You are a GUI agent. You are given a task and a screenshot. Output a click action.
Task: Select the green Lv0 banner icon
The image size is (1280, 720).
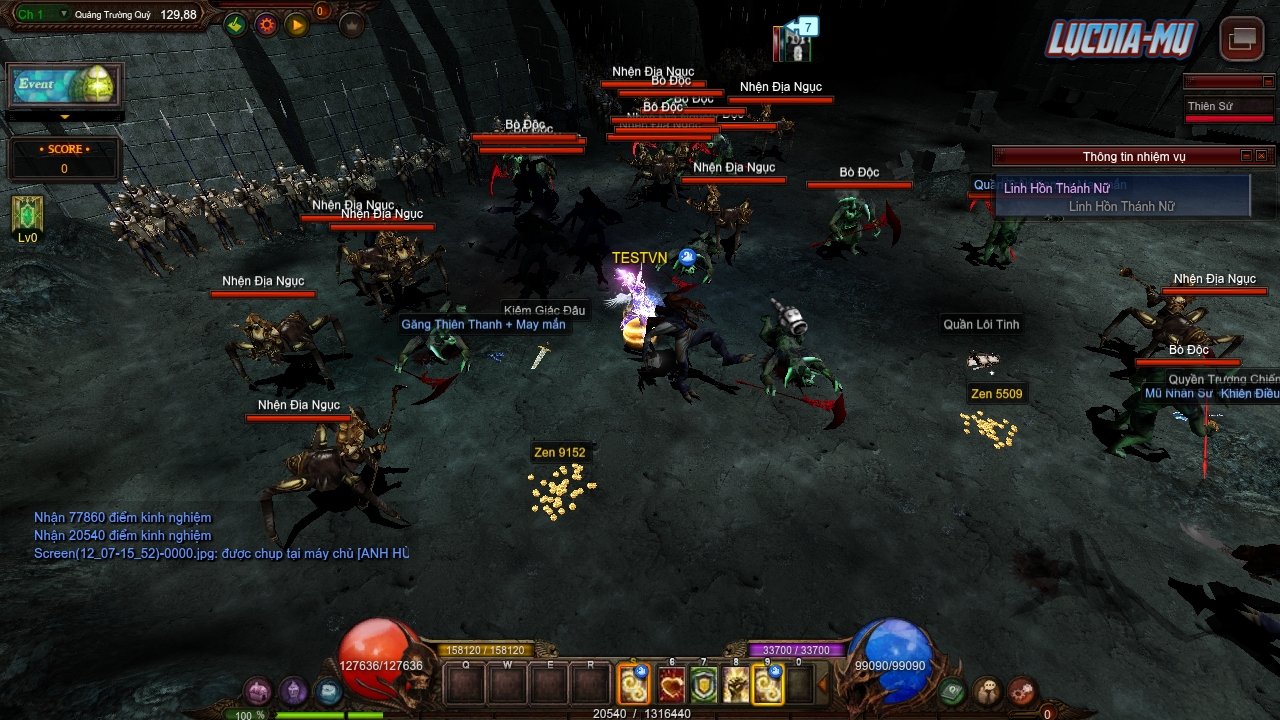pyautogui.click(x=27, y=215)
